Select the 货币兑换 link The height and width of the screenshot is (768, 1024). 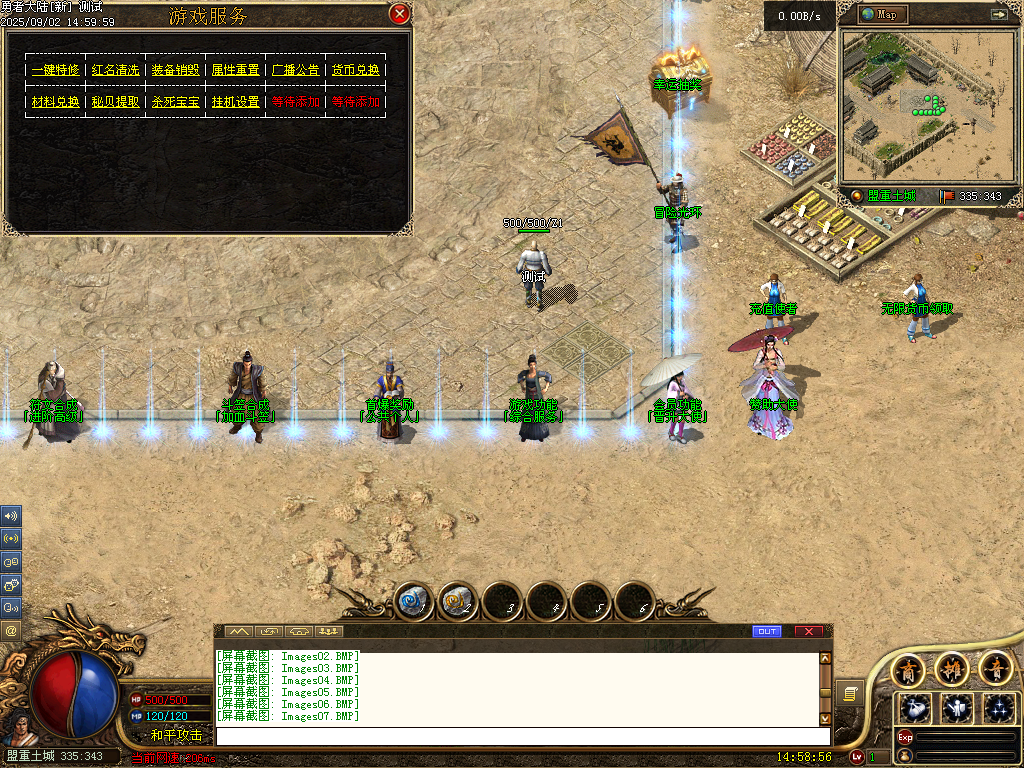point(355,70)
